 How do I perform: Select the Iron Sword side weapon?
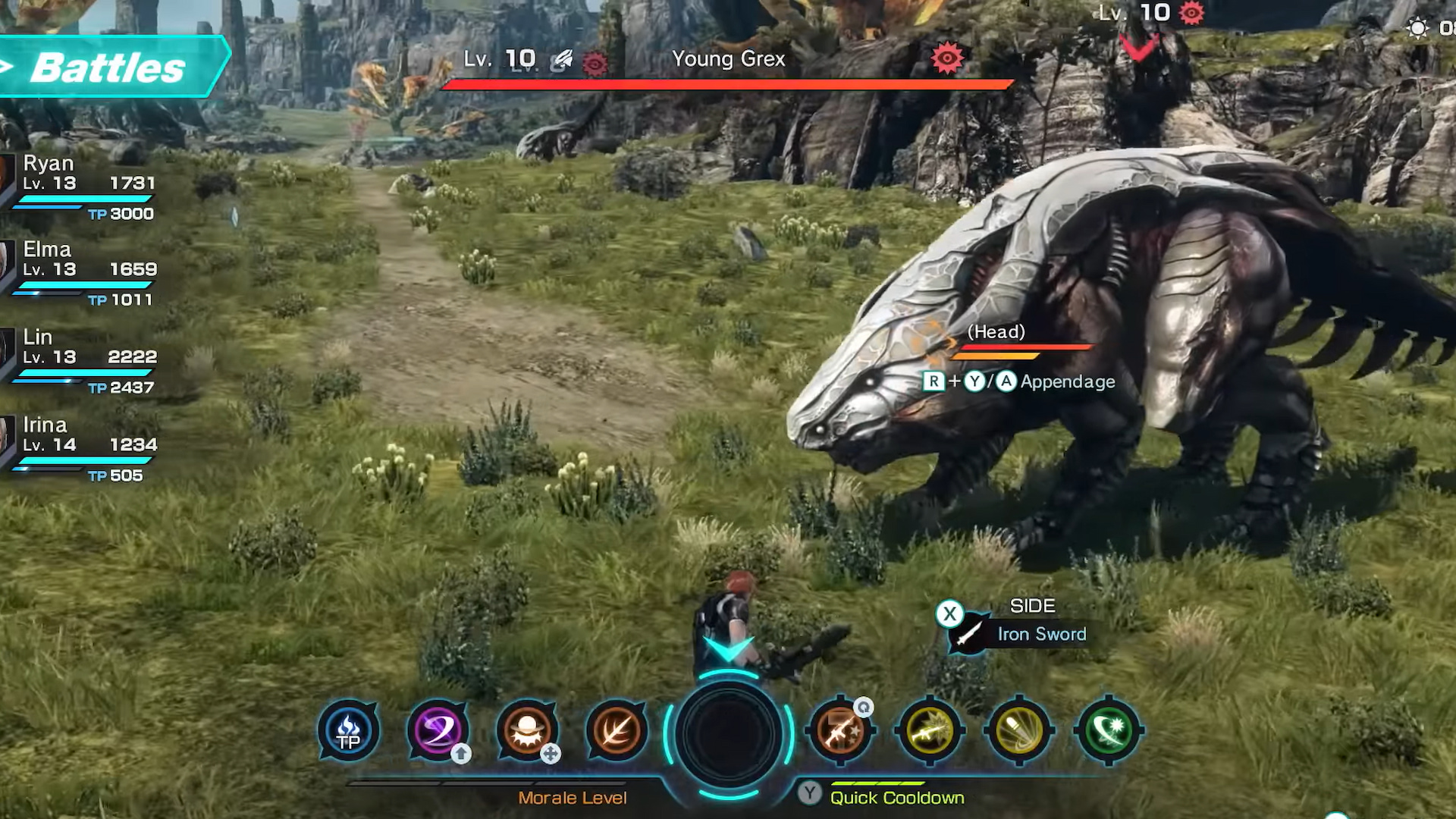(x=1040, y=634)
